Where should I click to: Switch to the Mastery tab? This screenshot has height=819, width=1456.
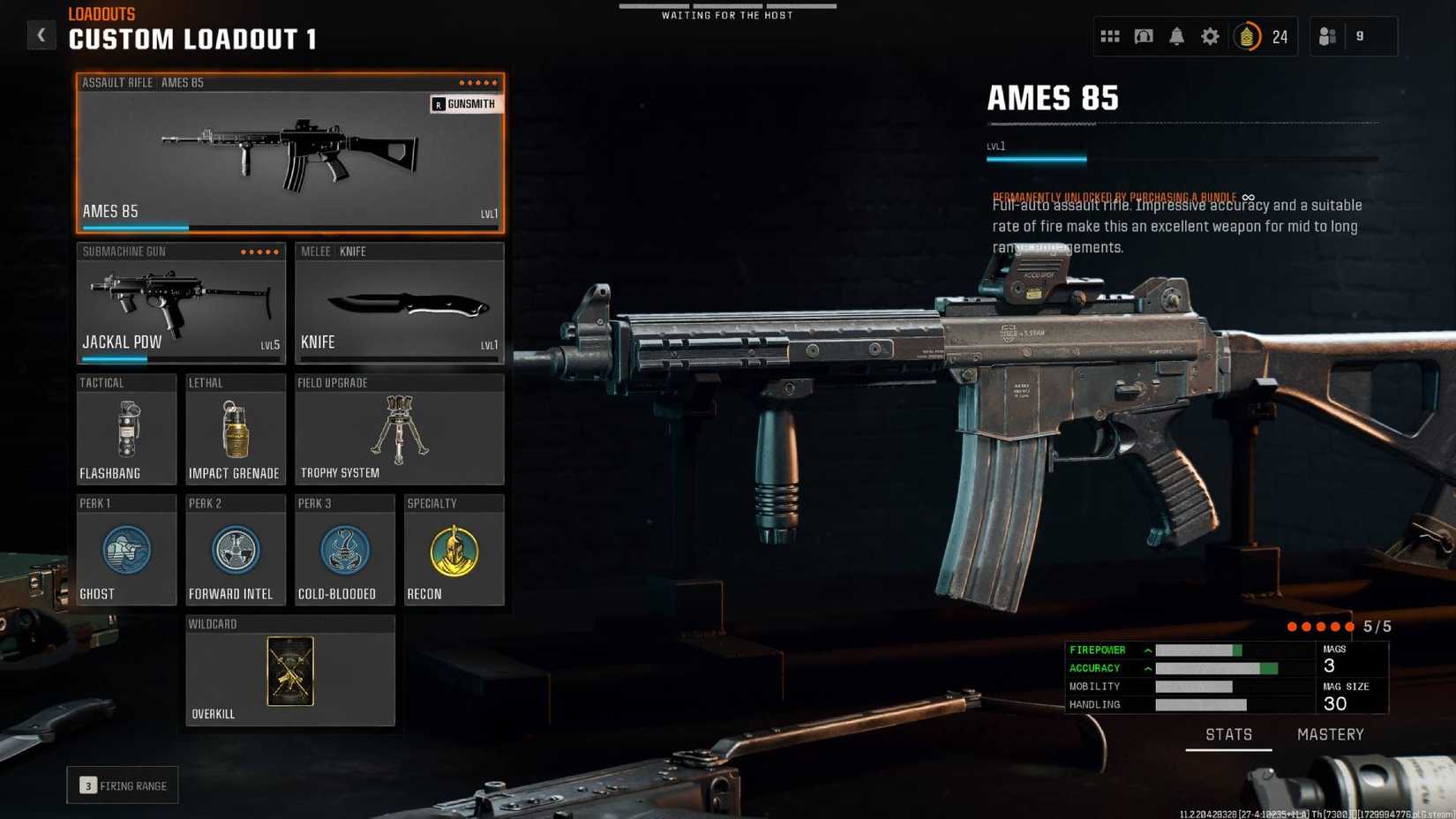1330,734
